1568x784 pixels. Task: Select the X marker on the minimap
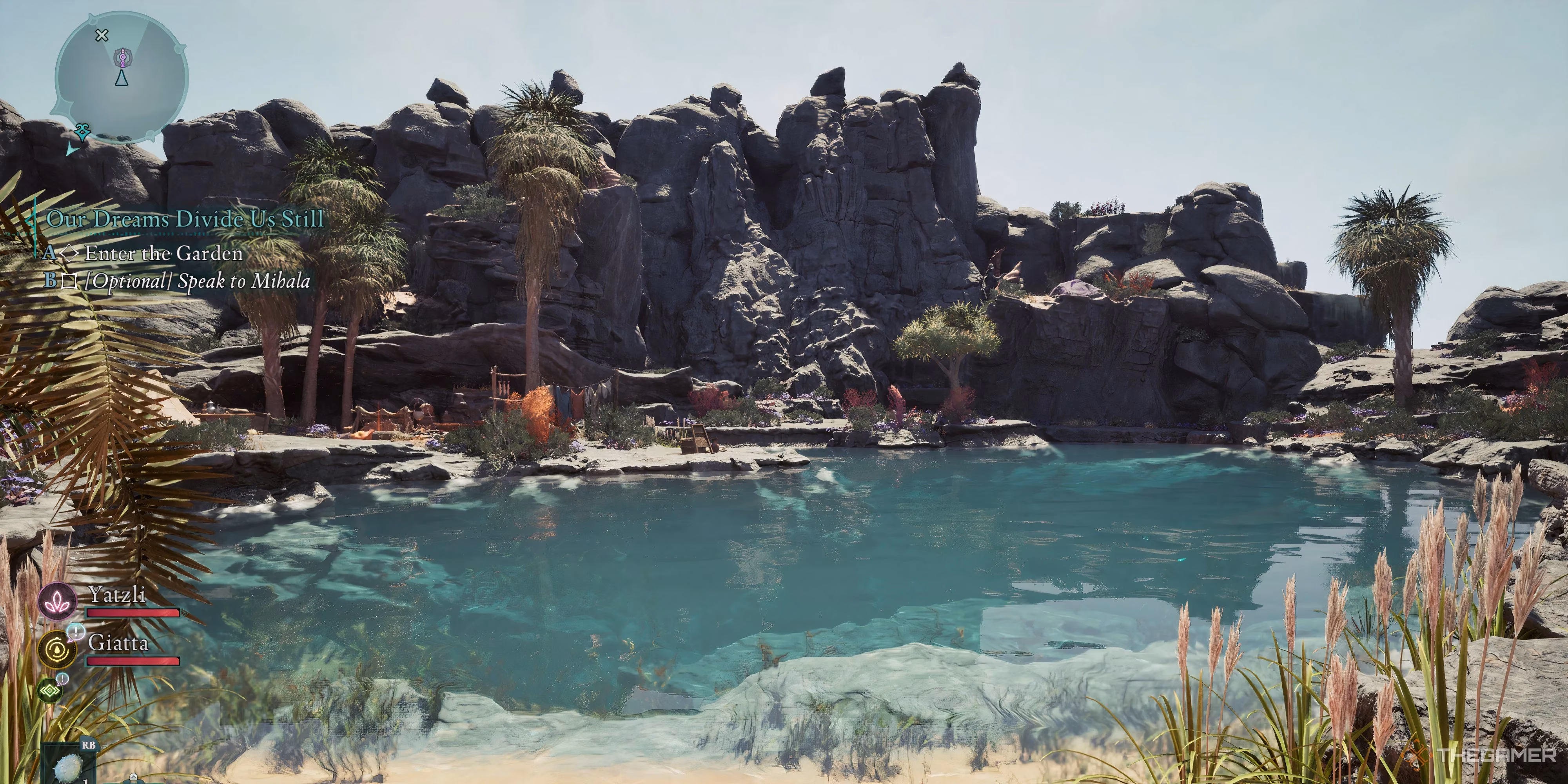(102, 35)
